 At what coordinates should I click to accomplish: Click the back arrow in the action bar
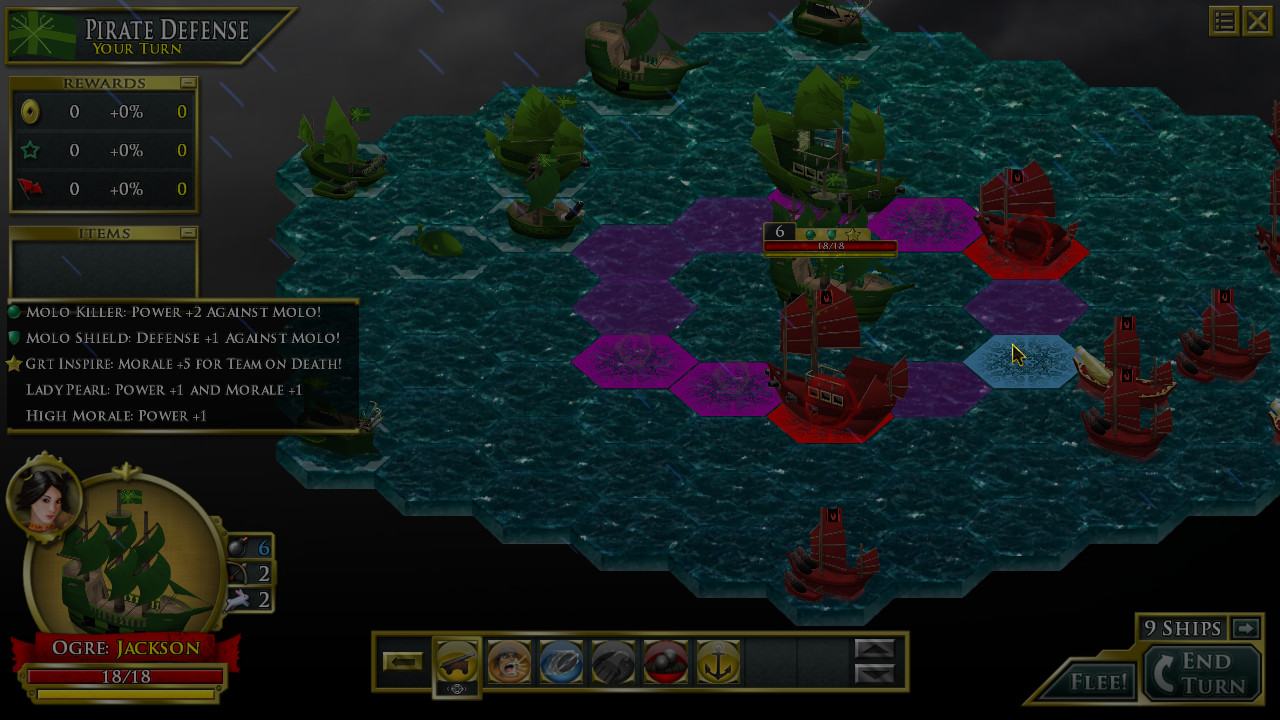click(403, 661)
